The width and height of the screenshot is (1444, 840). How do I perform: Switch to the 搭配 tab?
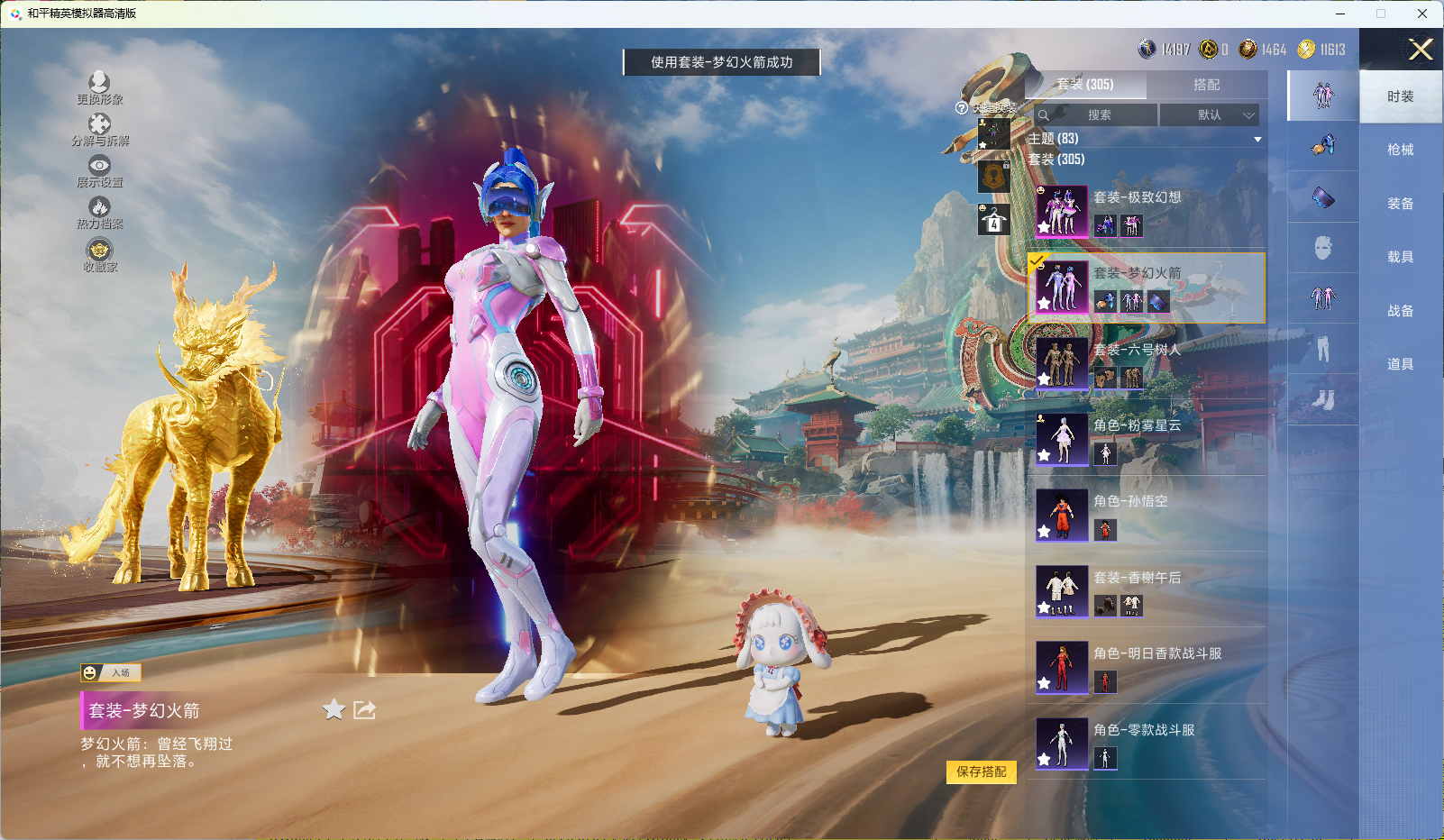pyautogui.click(x=1206, y=85)
